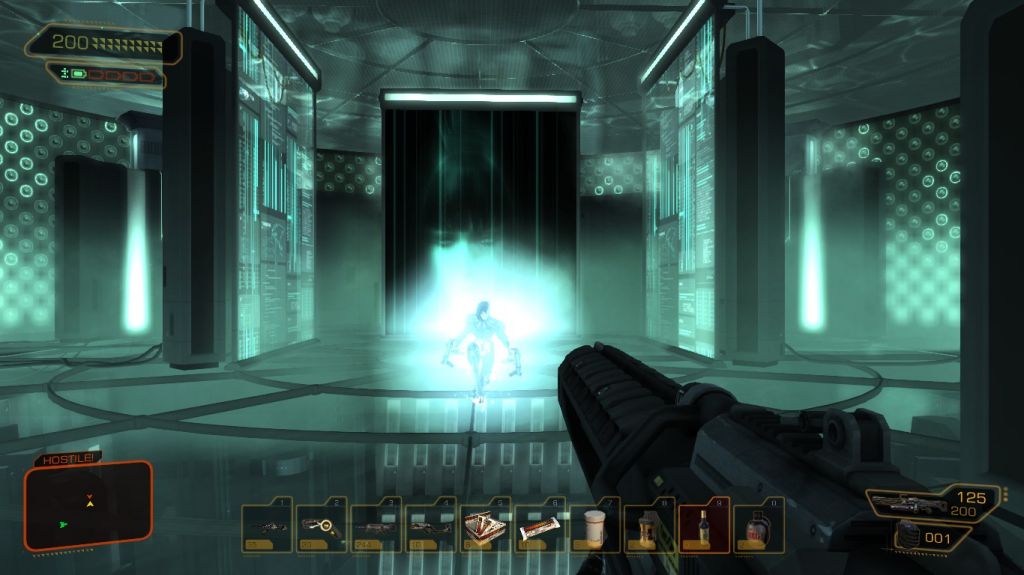
Task: Pick the highlighted liquor bottle in slot 9
Action: pos(704,526)
